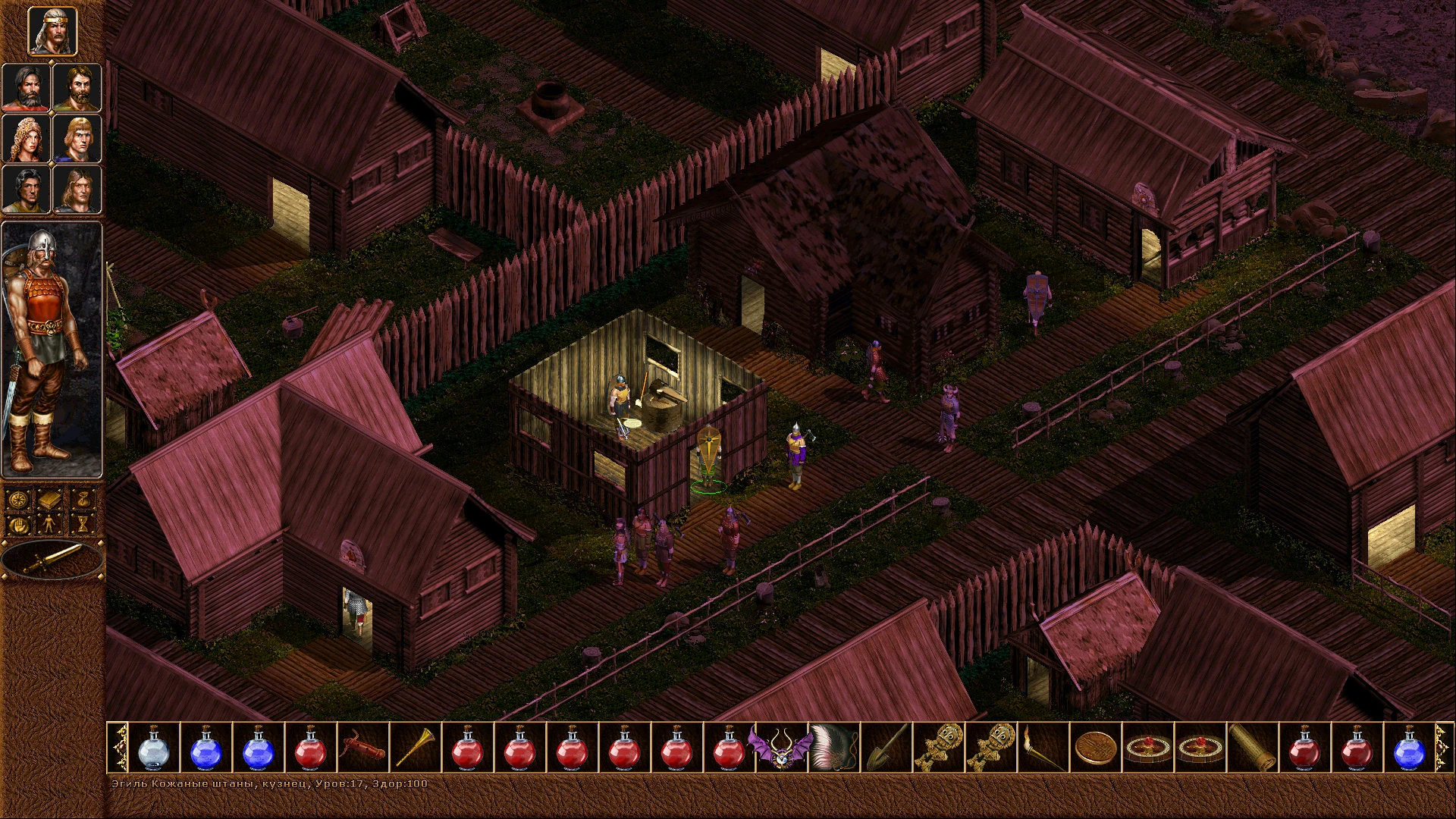Select the leader portrait with golden headband
This screenshot has height=819, width=1456.
coord(52,32)
